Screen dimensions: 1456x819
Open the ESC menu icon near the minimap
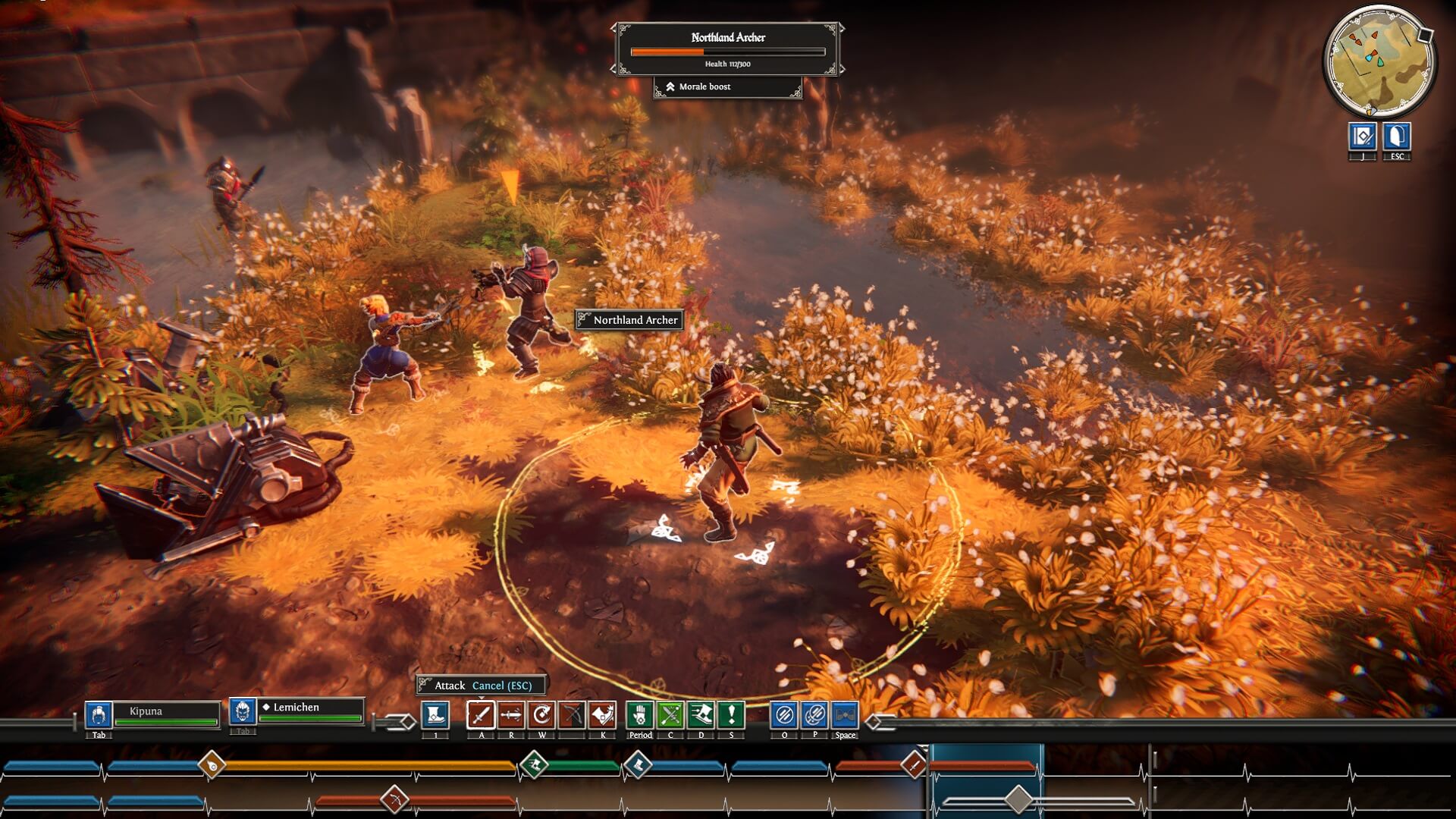1396,138
